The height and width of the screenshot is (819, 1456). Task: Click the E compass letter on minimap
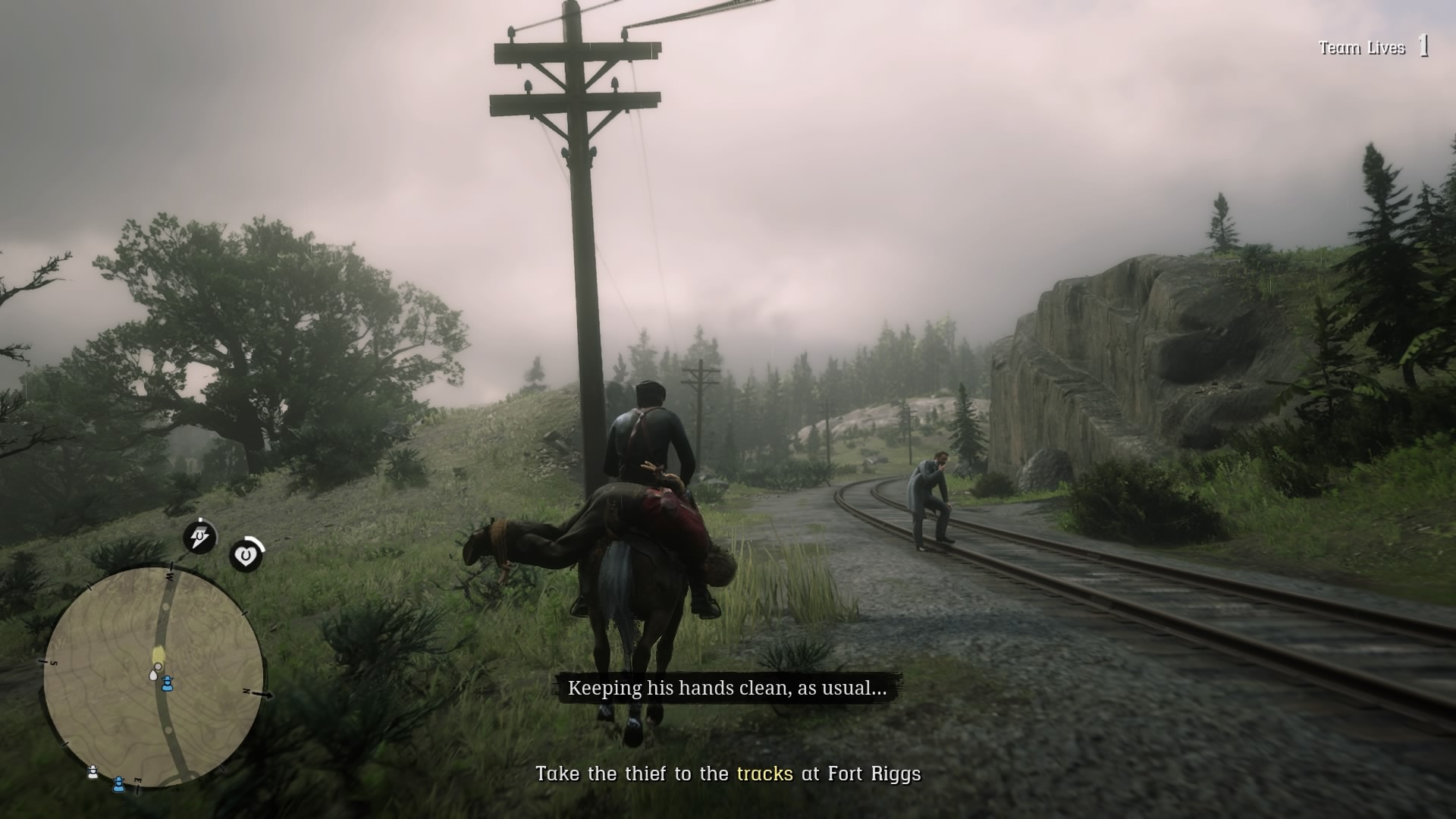[x=138, y=778]
